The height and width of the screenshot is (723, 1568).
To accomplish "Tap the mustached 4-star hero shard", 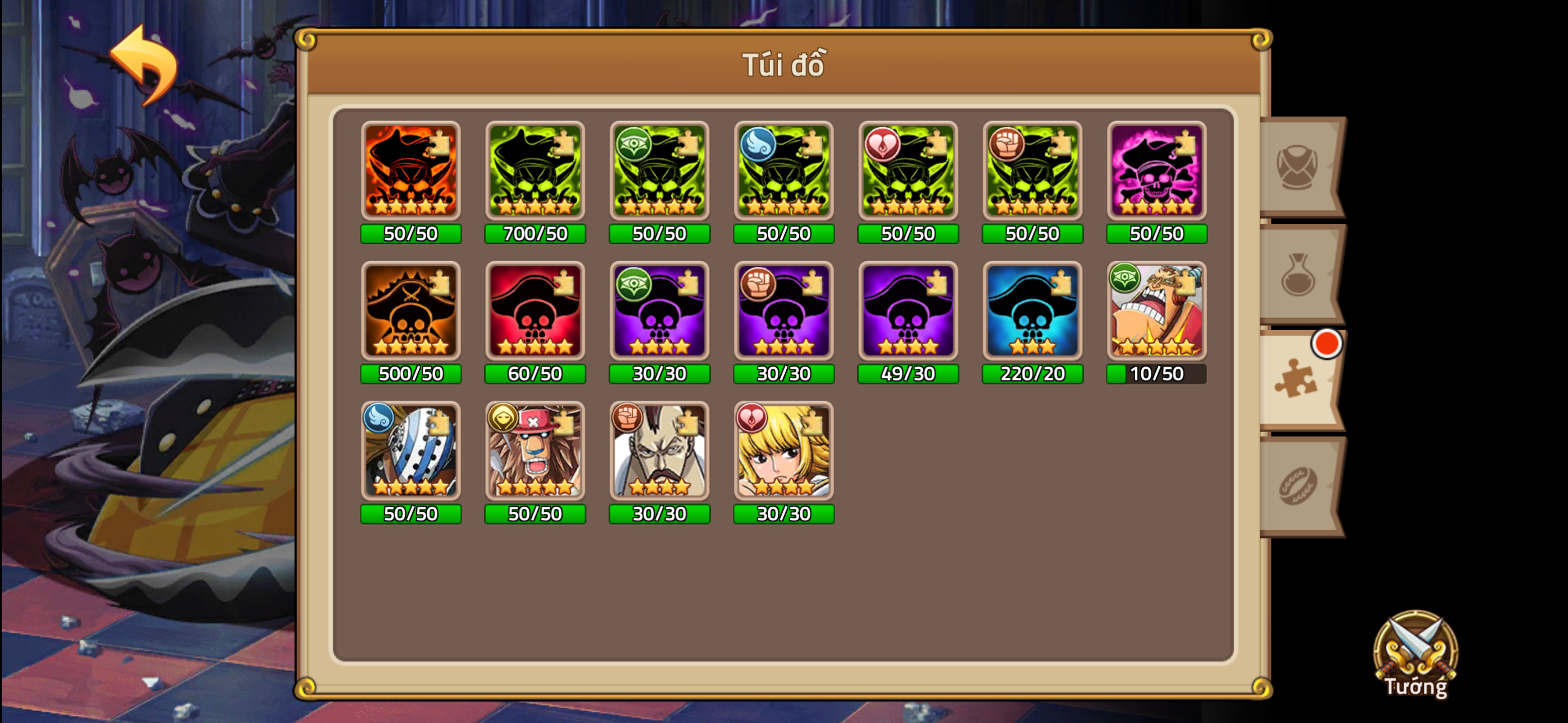I will [x=659, y=453].
